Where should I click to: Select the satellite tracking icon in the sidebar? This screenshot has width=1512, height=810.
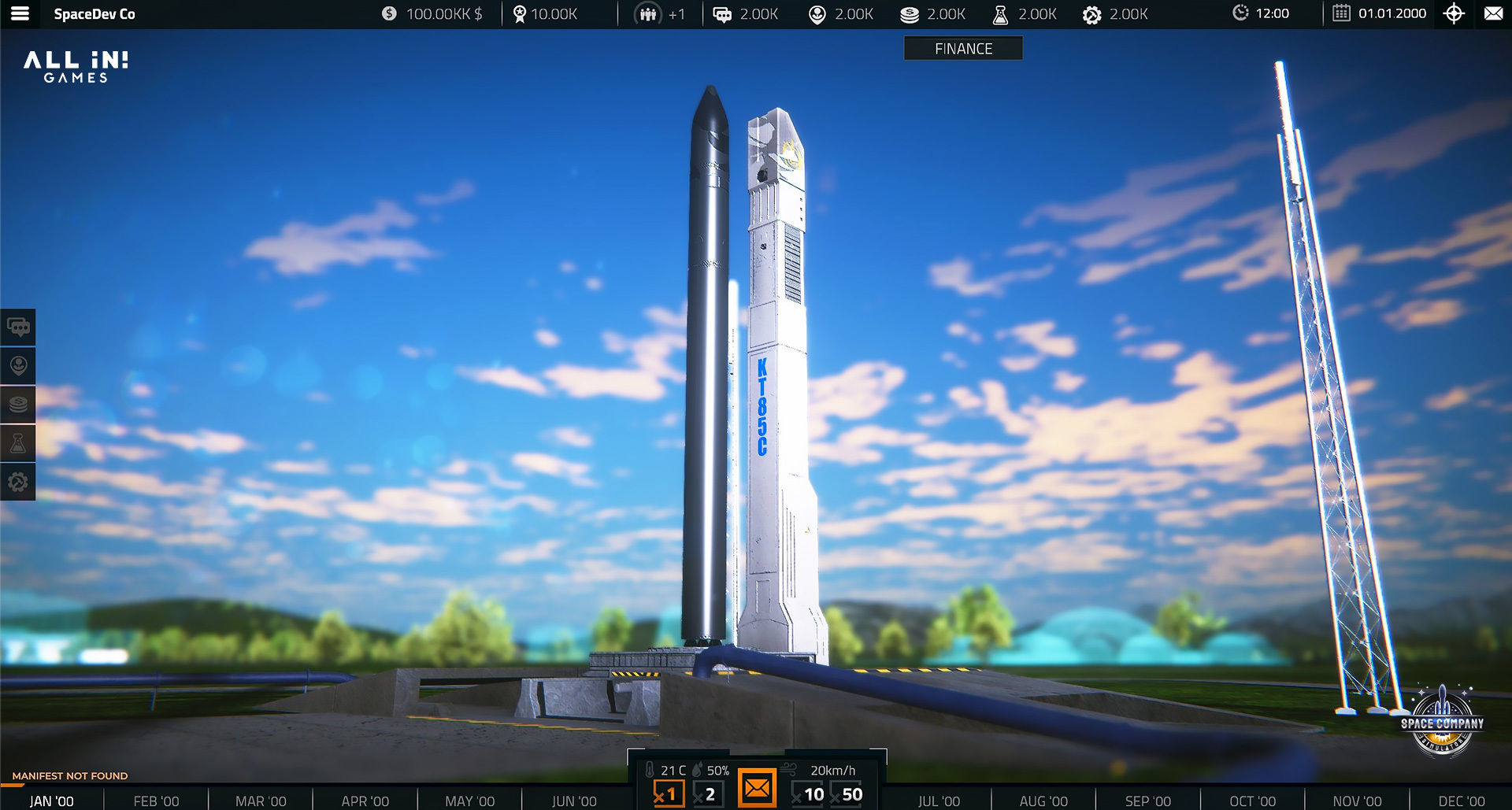pos(19,365)
